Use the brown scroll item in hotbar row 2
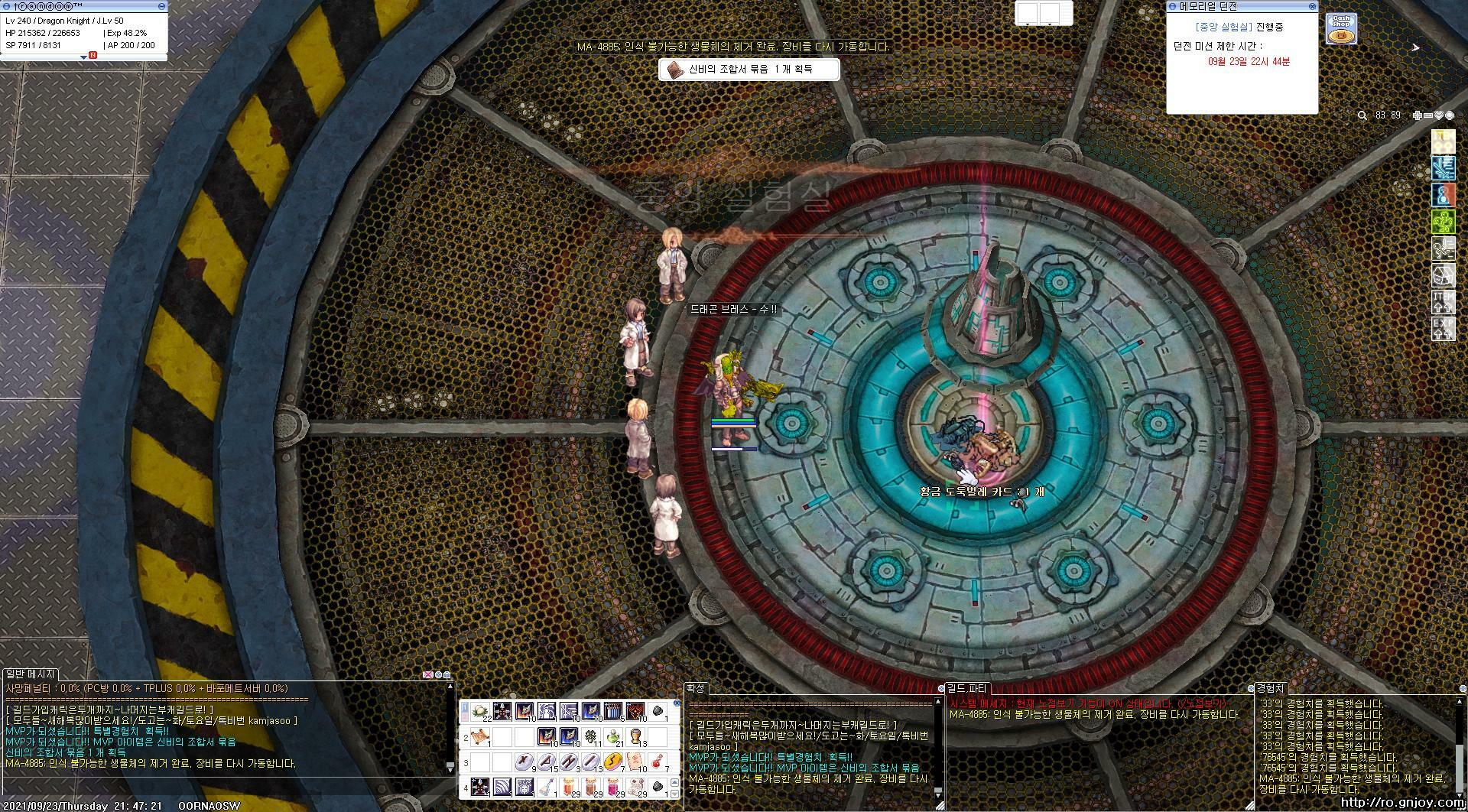 point(480,737)
